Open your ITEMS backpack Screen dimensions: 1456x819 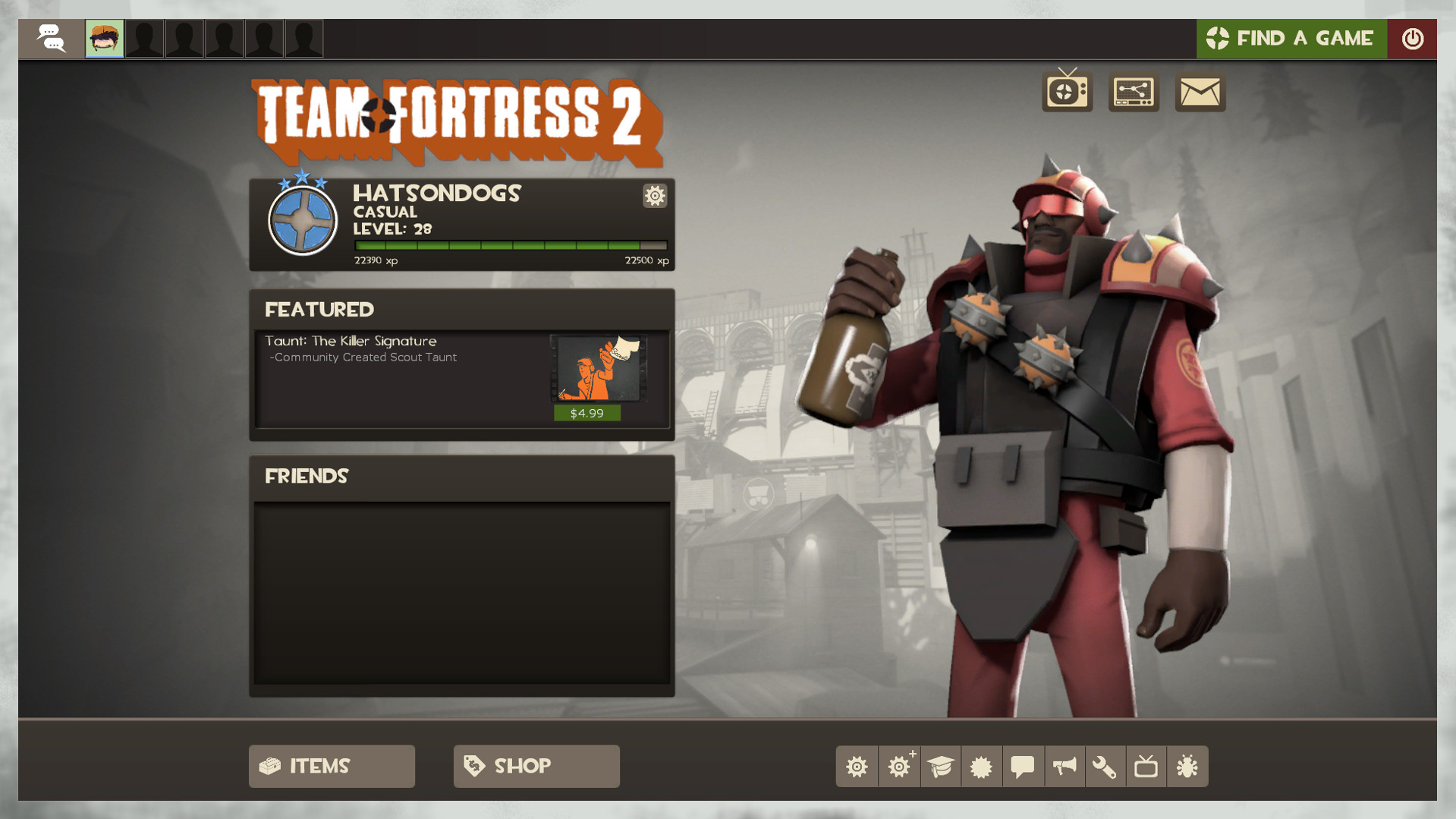point(332,766)
